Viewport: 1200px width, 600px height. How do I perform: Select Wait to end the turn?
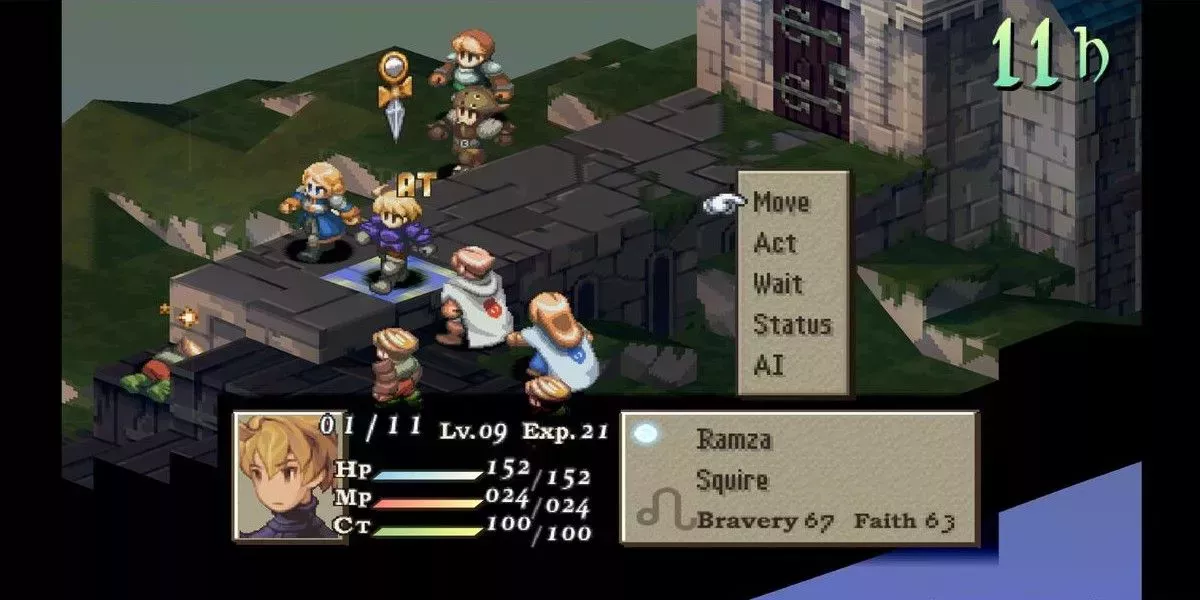click(x=778, y=284)
